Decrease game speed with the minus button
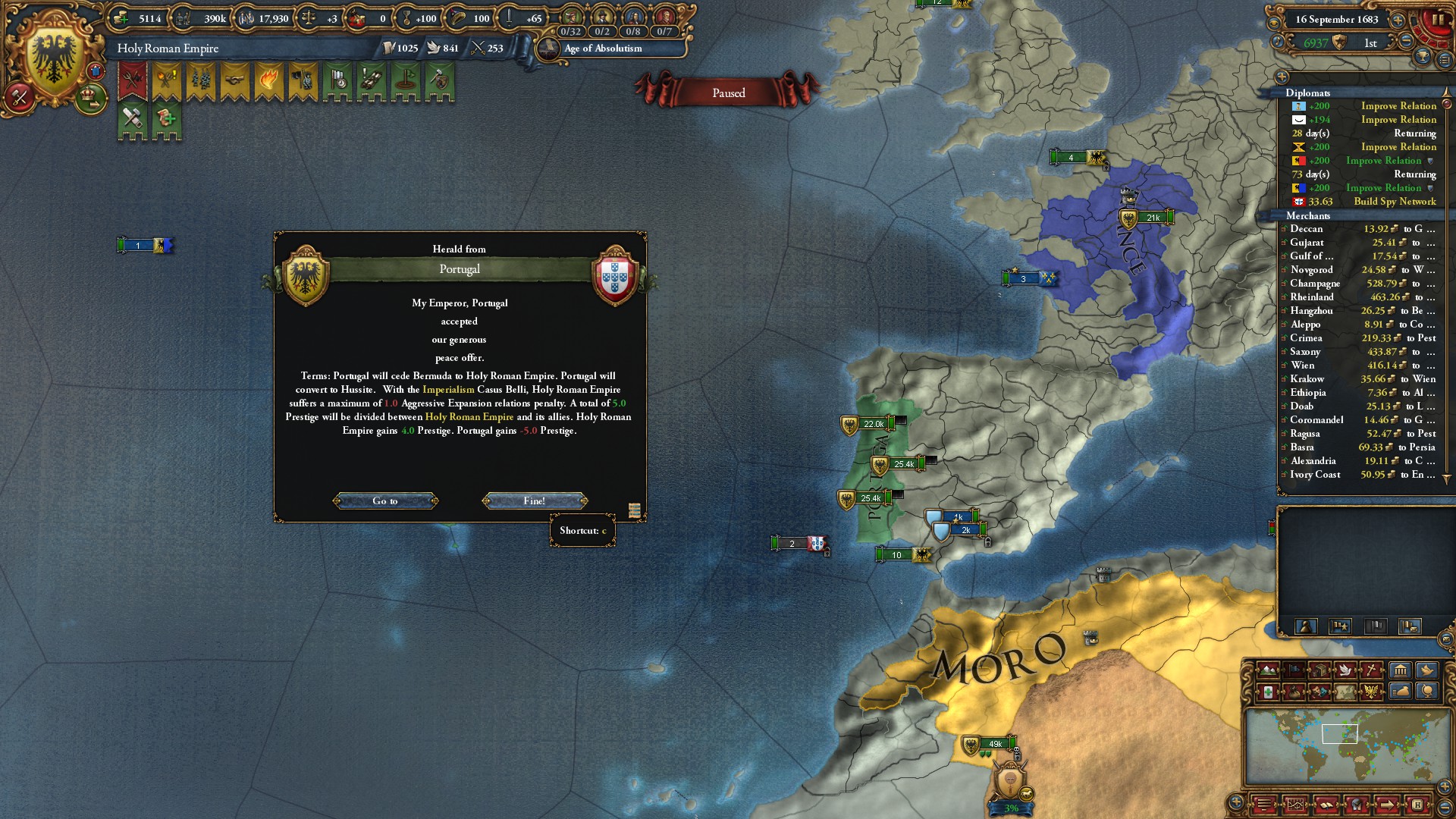This screenshot has height=819, width=1456. coord(1407,42)
